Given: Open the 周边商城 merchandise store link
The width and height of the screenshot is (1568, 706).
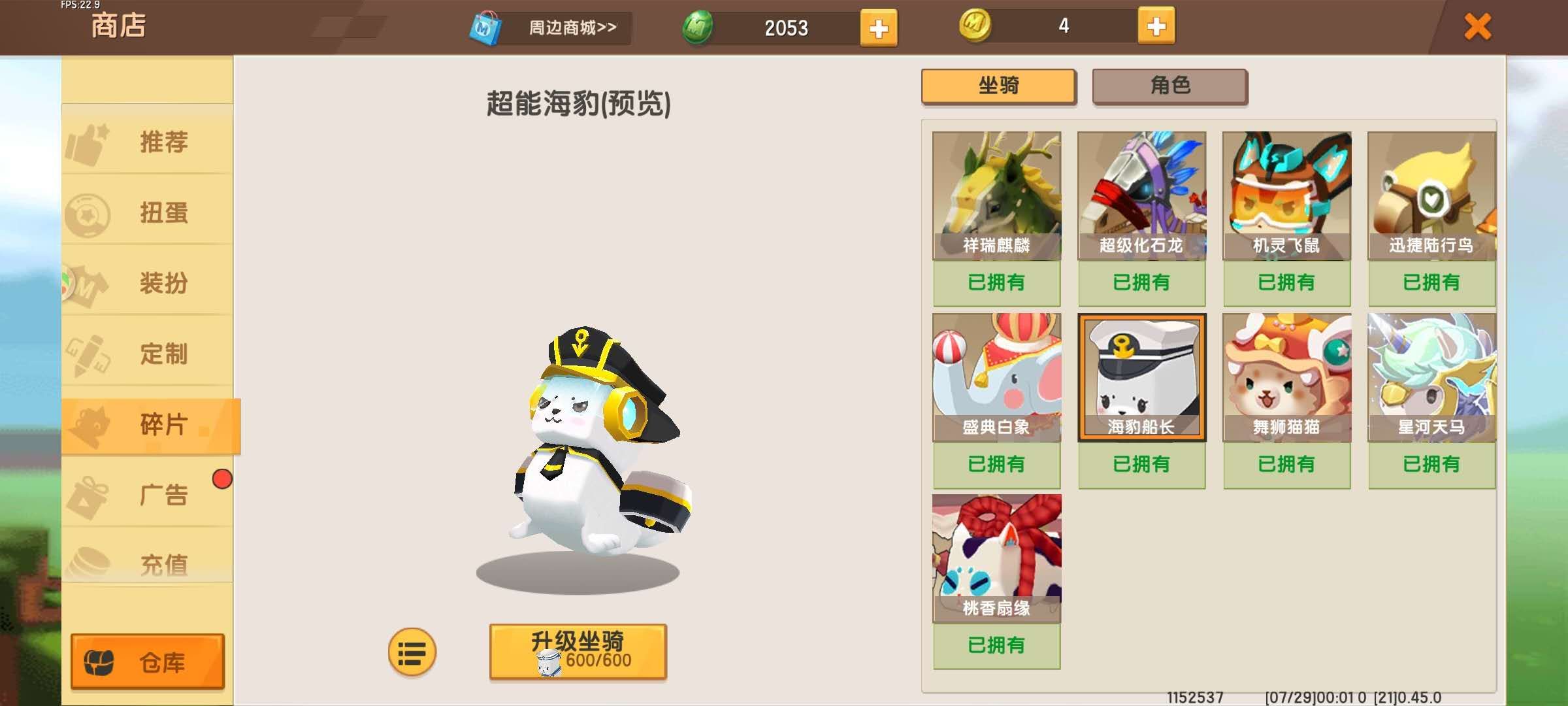Looking at the screenshot, I should point(551,28).
